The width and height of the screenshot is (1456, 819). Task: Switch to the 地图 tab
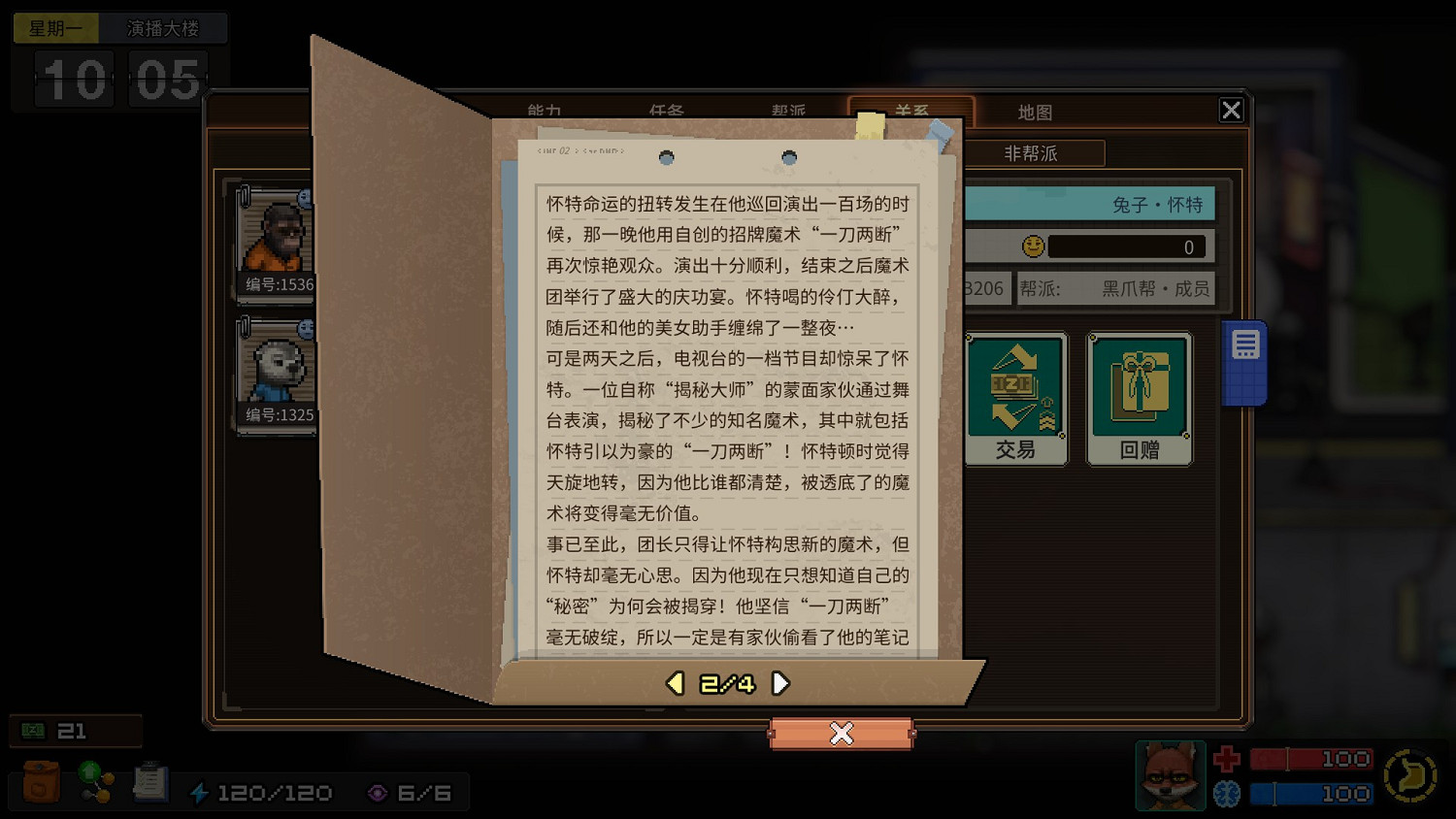click(1035, 112)
